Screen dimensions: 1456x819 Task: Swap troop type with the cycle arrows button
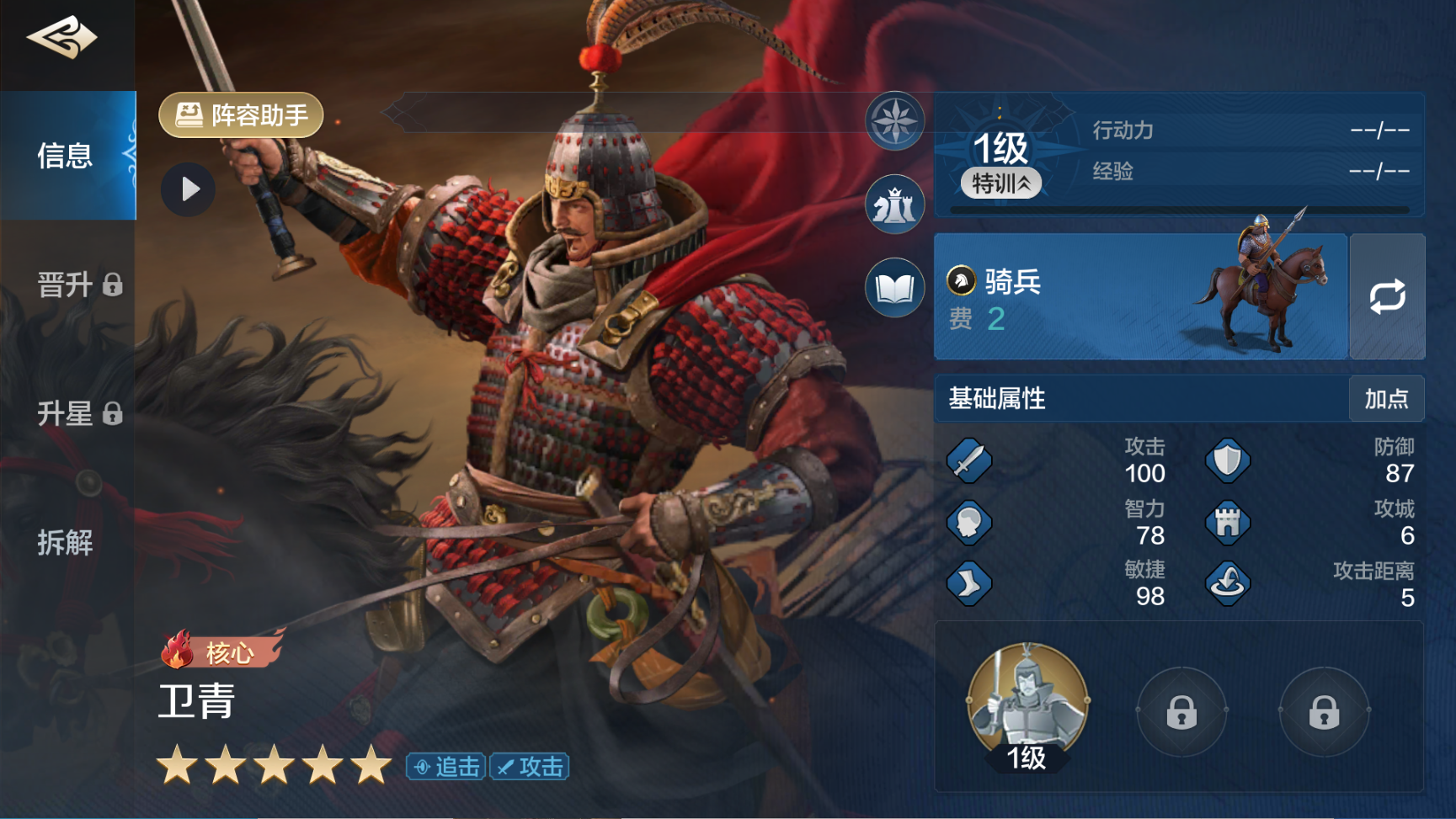point(1387,297)
